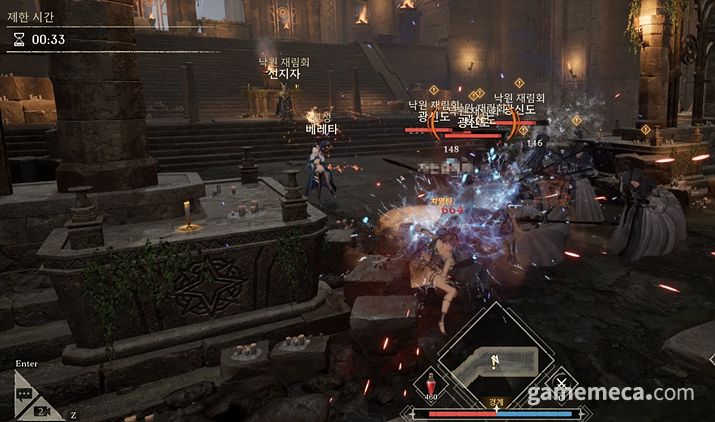Click the camera icon labeled 2
Image resolution: width=715 pixels, height=422 pixels.
point(43,410)
